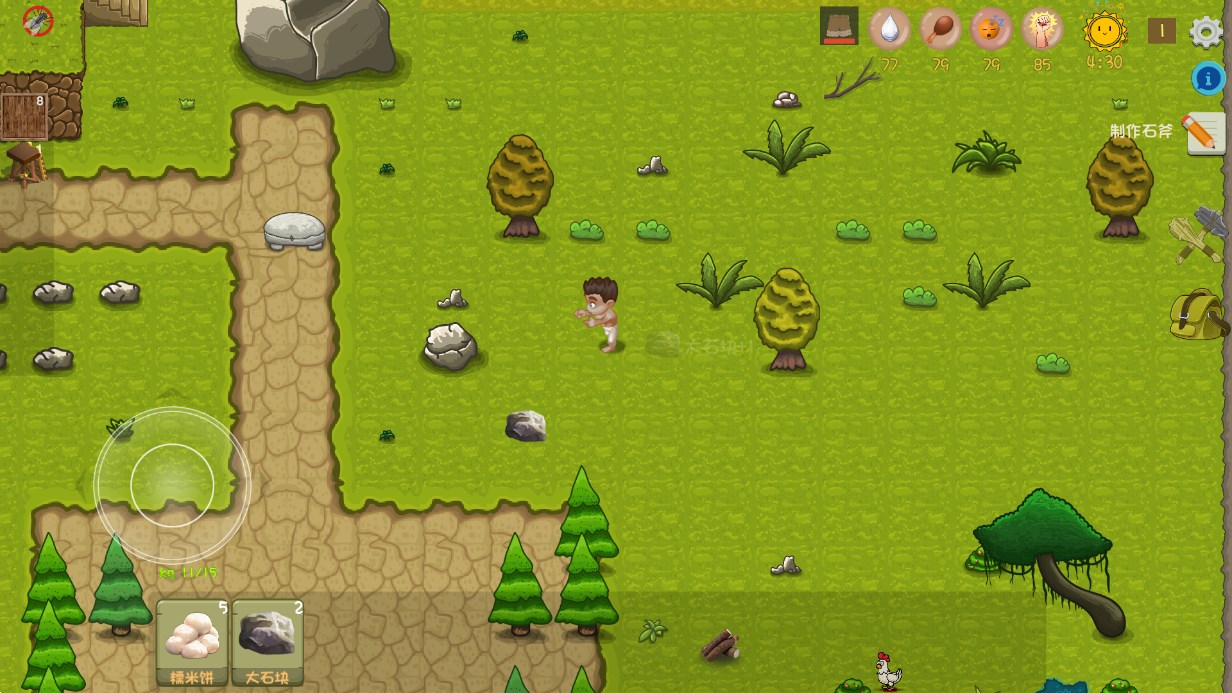This screenshot has height=693, width=1232.
Task: Select the wooden plank slot showing 8
Action: [24, 116]
